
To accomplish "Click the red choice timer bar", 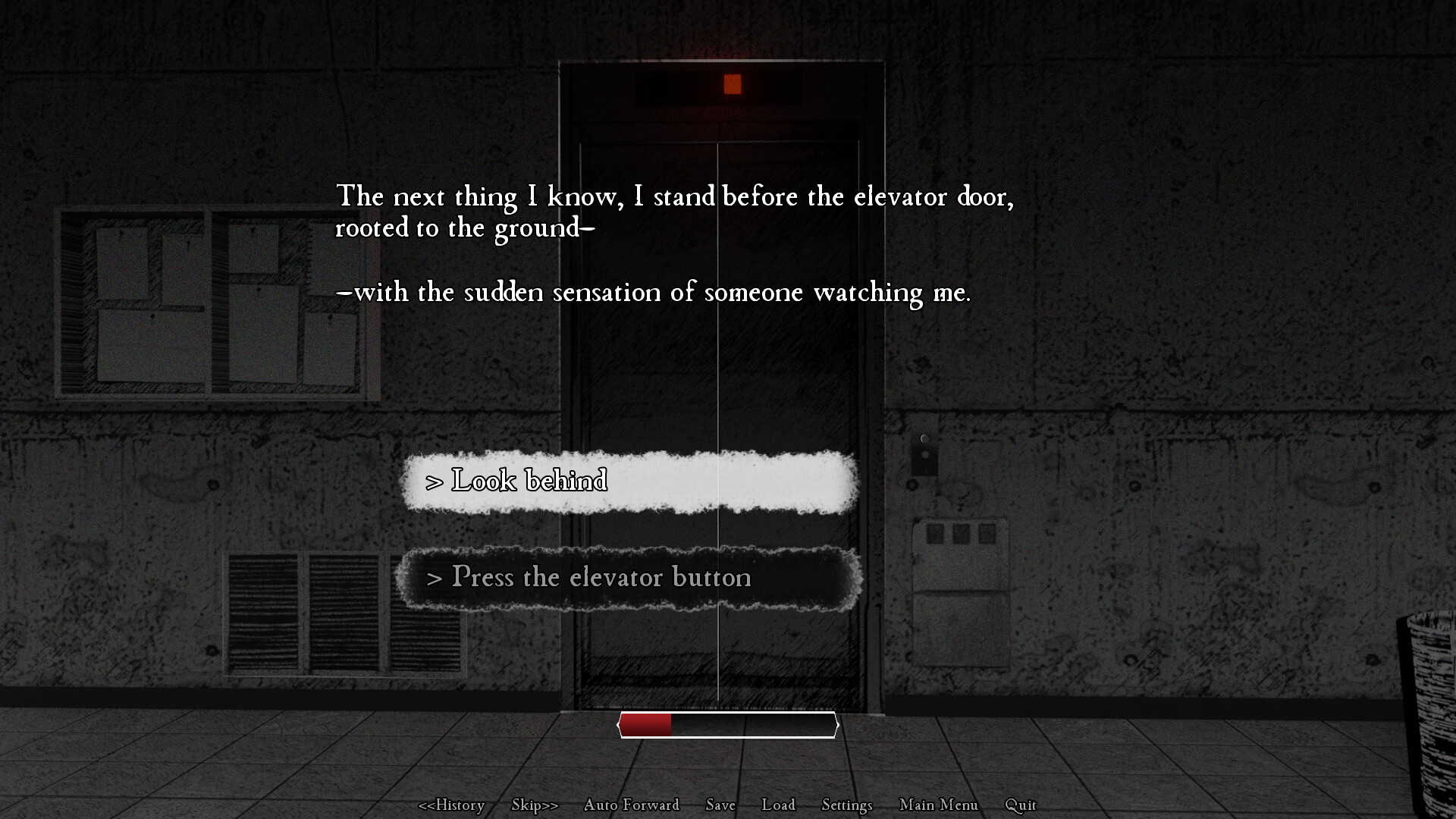I will pyautogui.click(x=646, y=724).
